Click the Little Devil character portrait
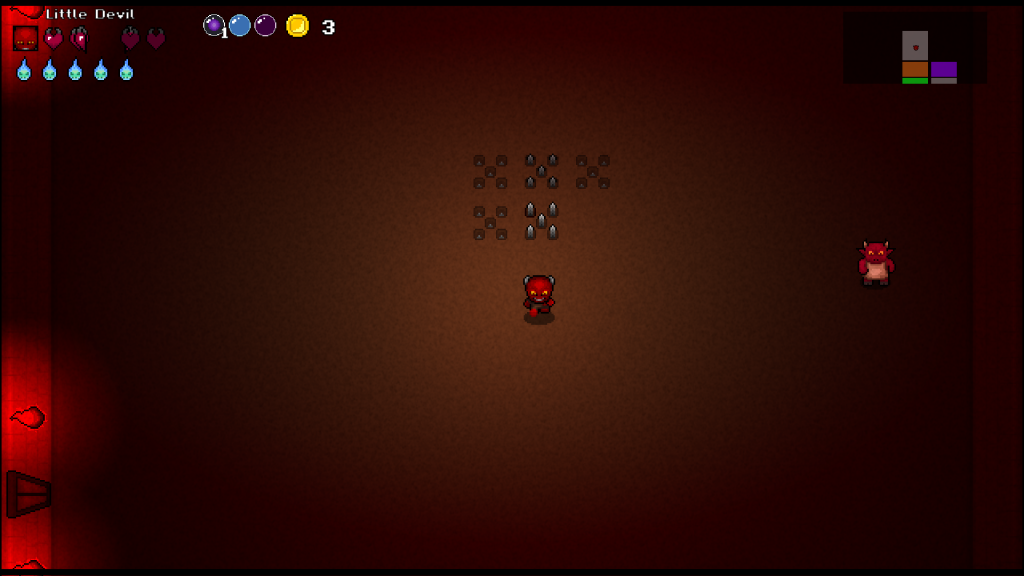1024x576 pixels. (x=25, y=38)
